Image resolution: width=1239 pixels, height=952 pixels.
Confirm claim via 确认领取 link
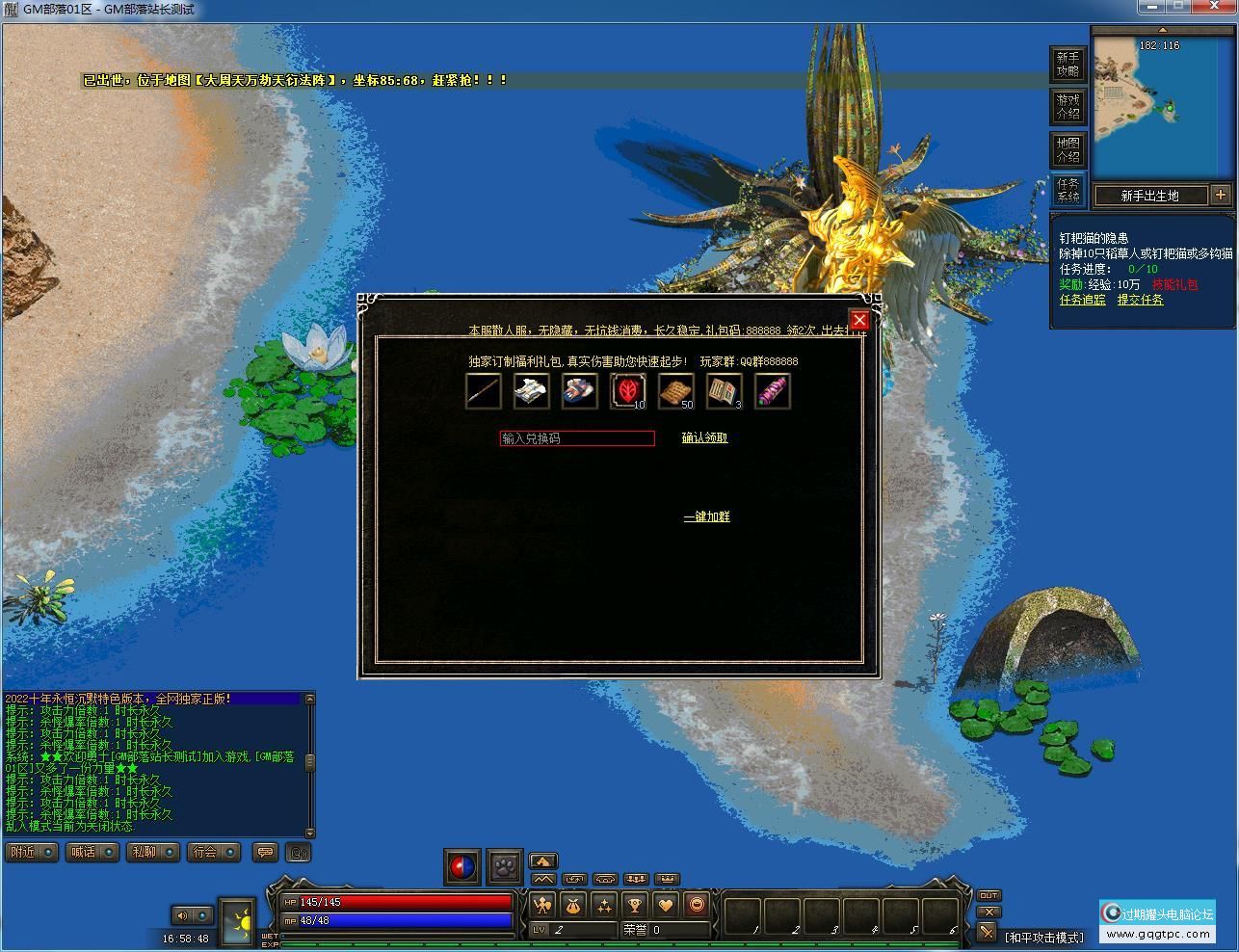pos(704,437)
